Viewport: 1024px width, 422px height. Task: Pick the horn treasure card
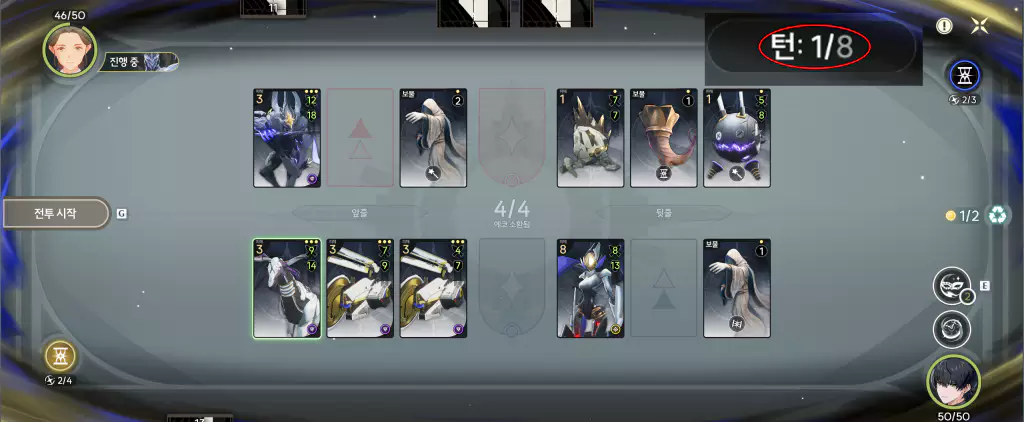pos(664,138)
